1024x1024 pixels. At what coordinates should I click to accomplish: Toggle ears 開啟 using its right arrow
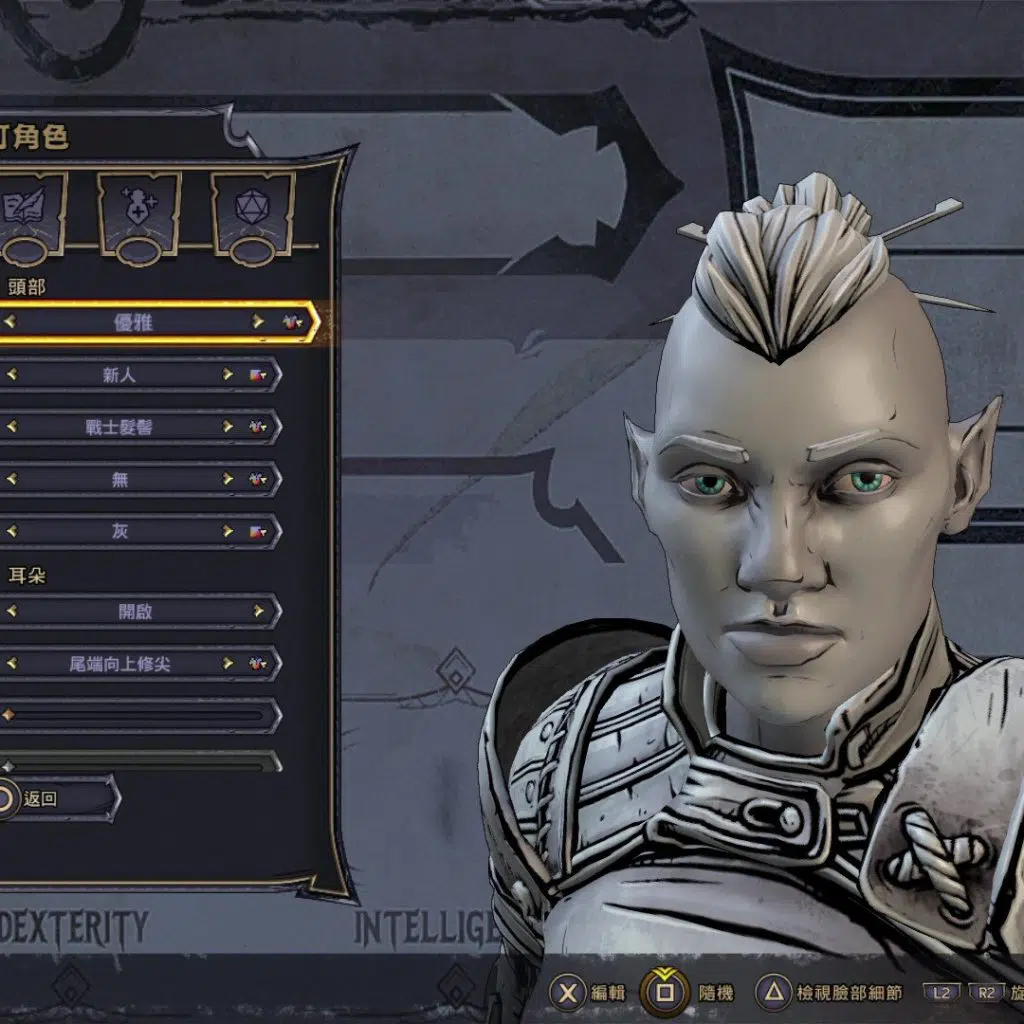pos(259,611)
